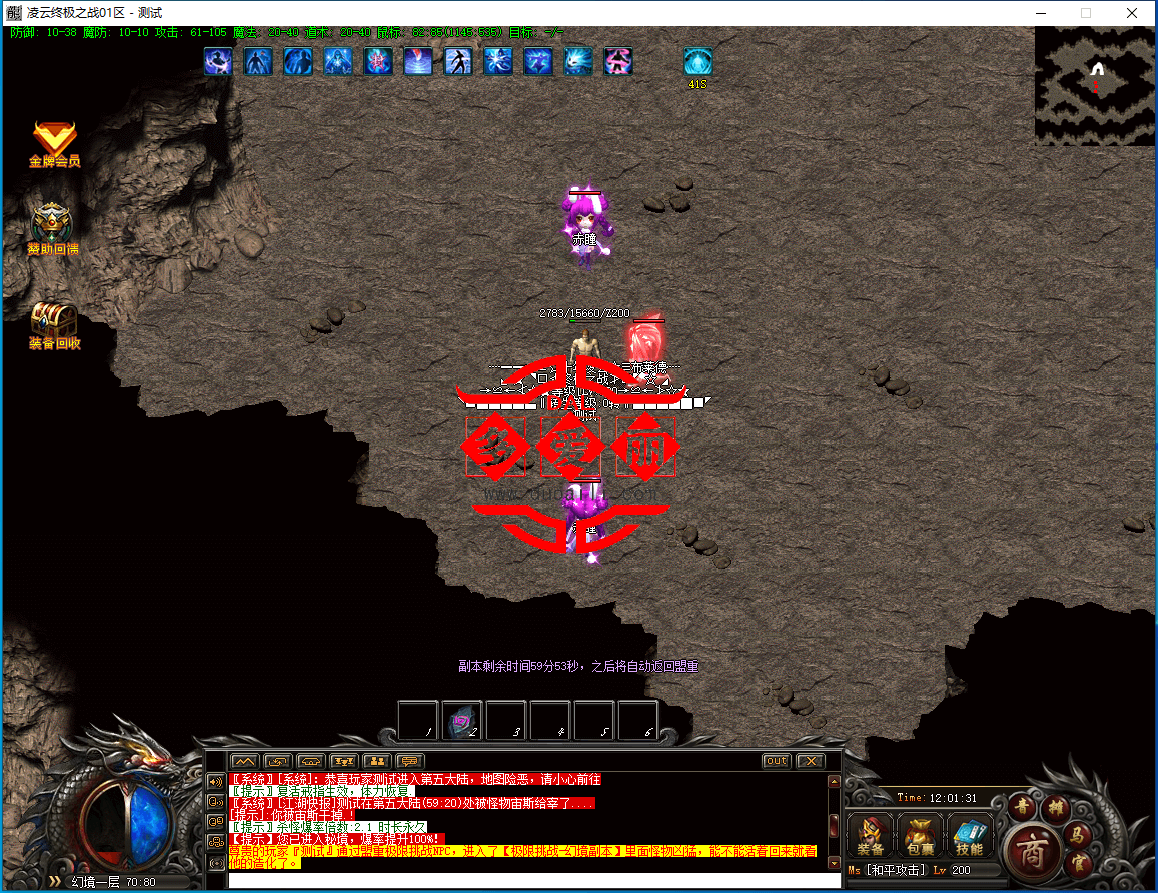Select the item in hotbar slot 2
This screenshot has height=893, width=1158.
click(462, 720)
